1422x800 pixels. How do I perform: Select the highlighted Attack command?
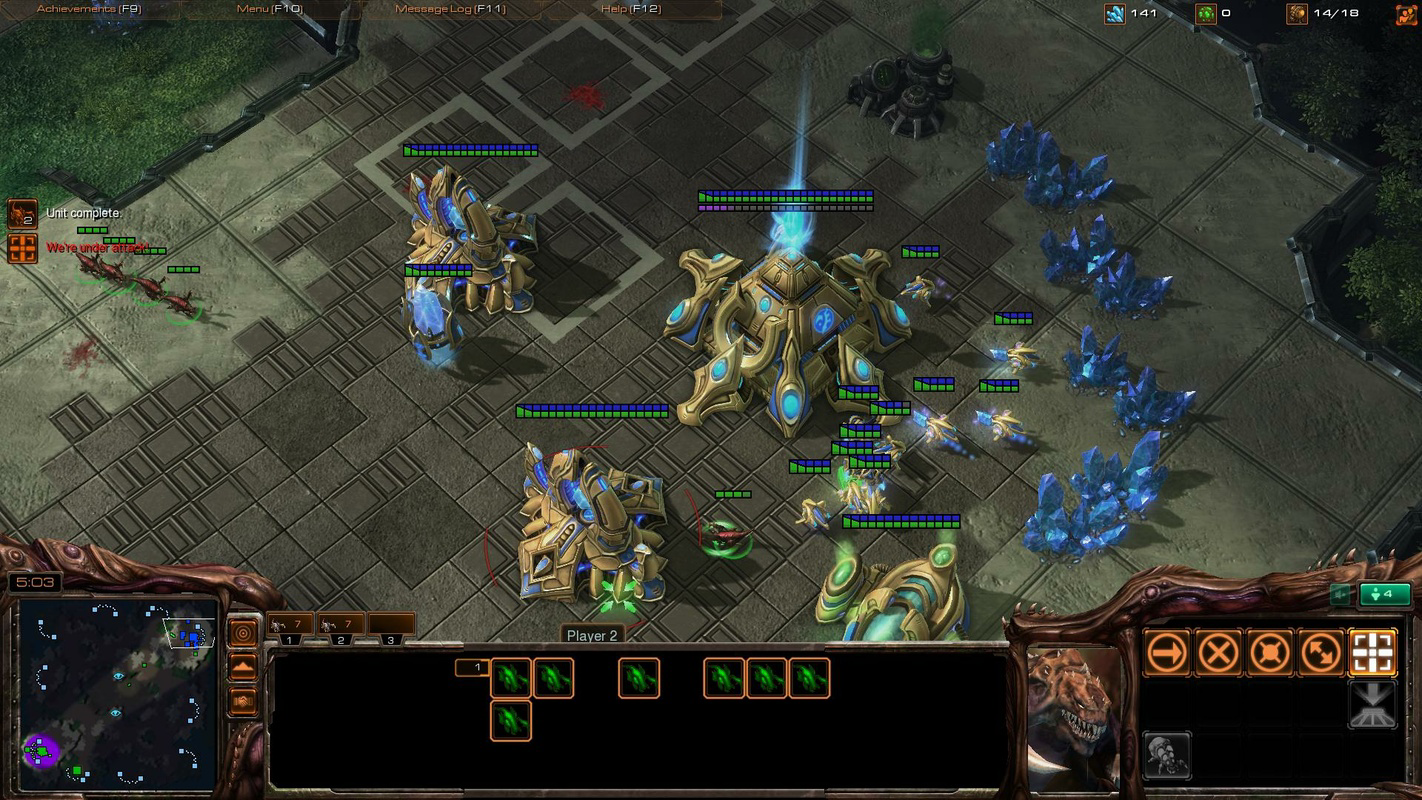(1372, 653)
